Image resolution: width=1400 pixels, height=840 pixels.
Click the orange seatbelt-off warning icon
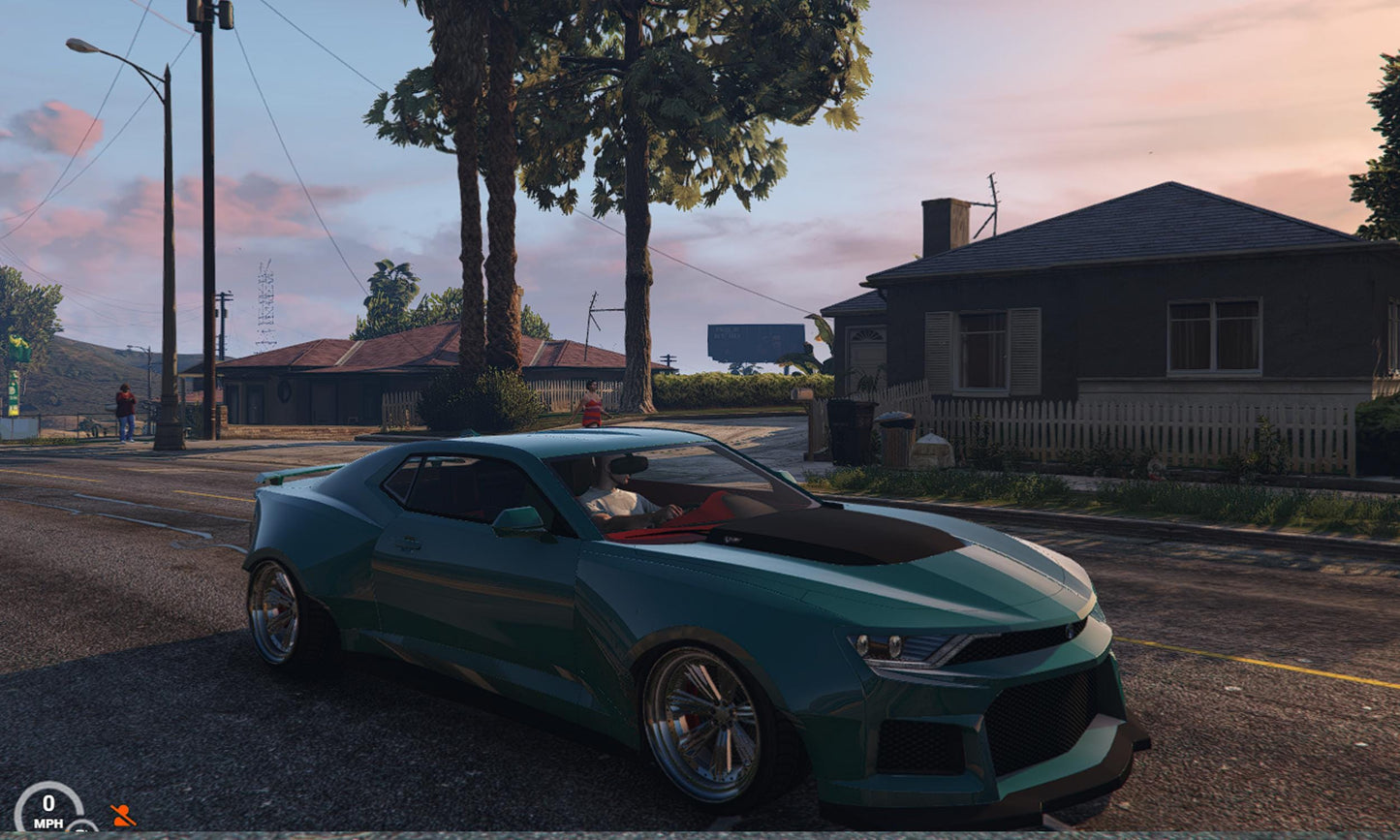(x=122, y=816)
